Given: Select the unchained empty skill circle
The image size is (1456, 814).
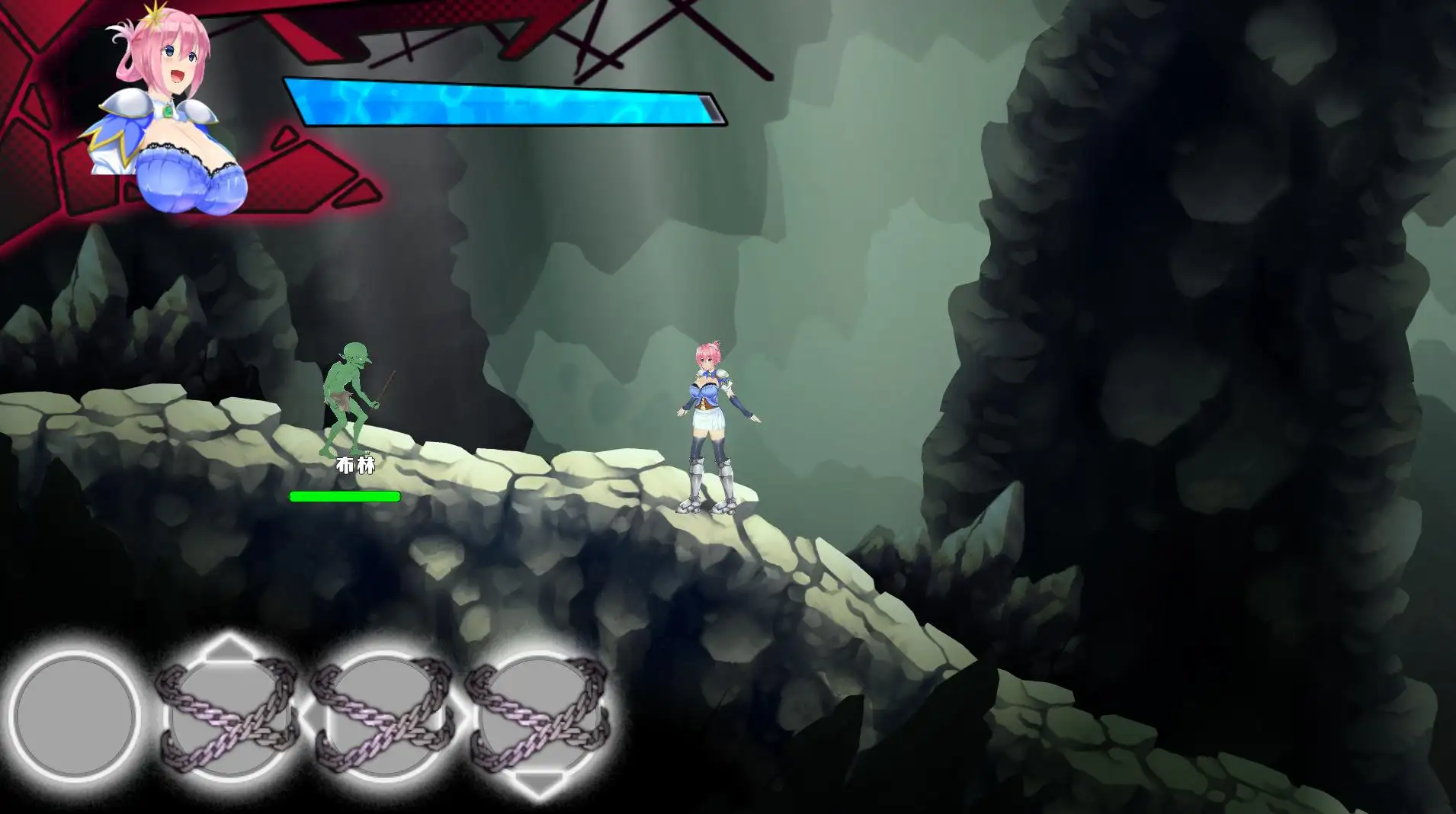Looking at the screenshot, I should (x=75, y=716).
